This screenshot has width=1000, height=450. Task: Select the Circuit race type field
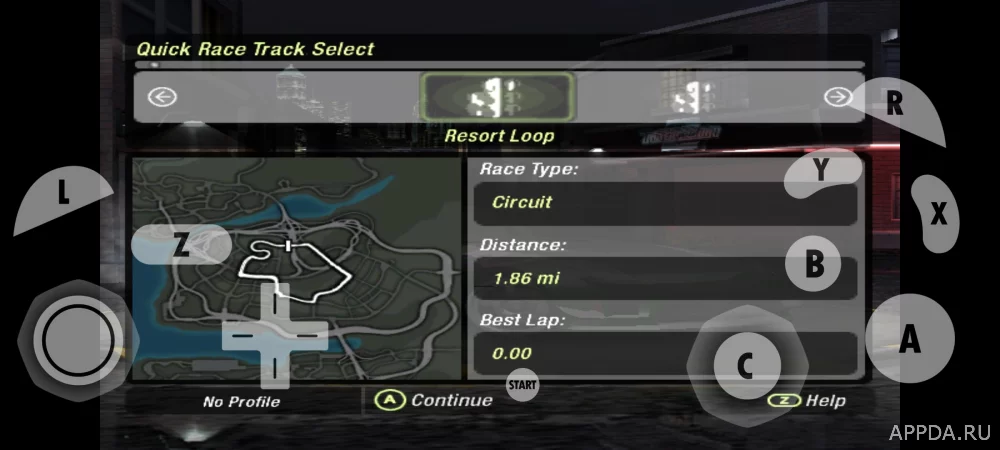coord(664,202)
